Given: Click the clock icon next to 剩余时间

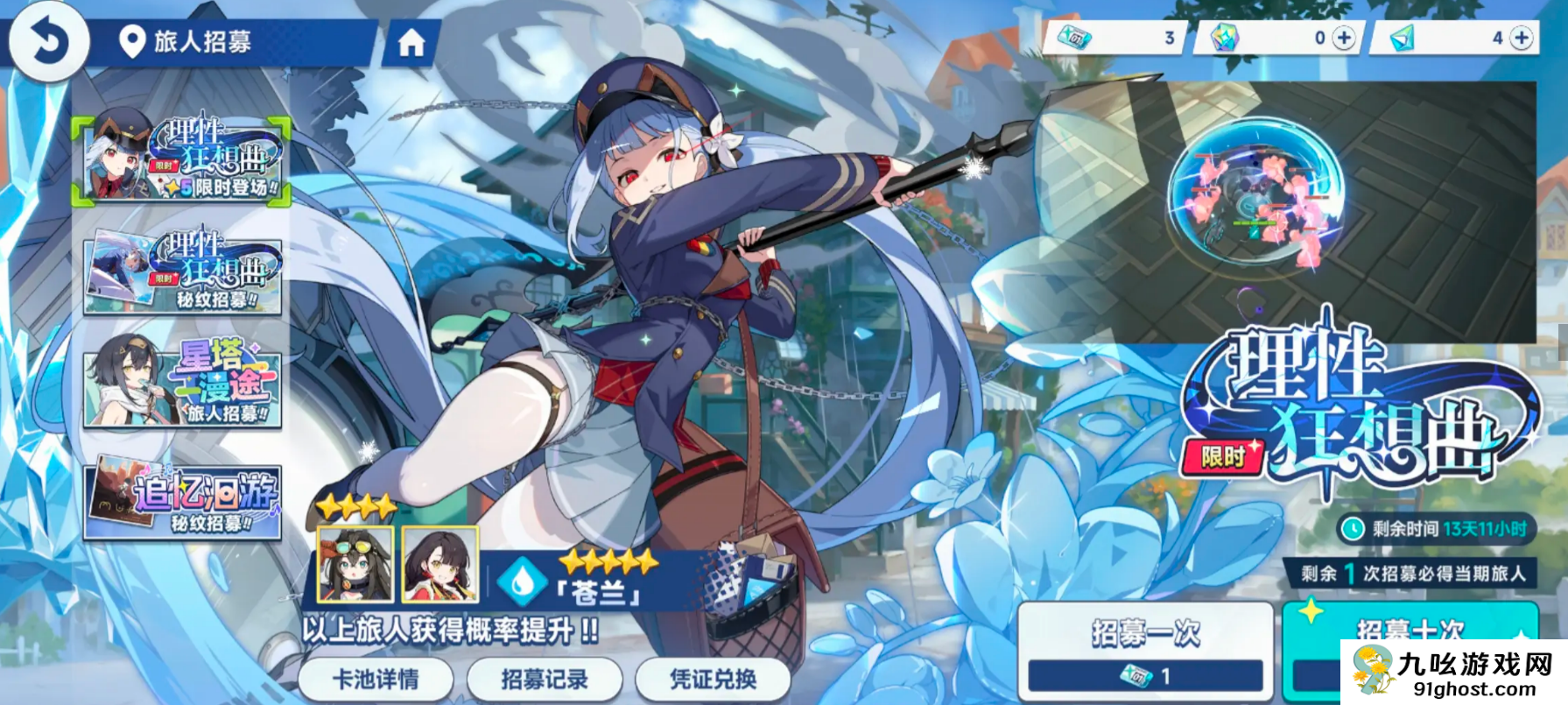Looking at the screenshot, I should pyautogui.click(x=1354, y=529).
